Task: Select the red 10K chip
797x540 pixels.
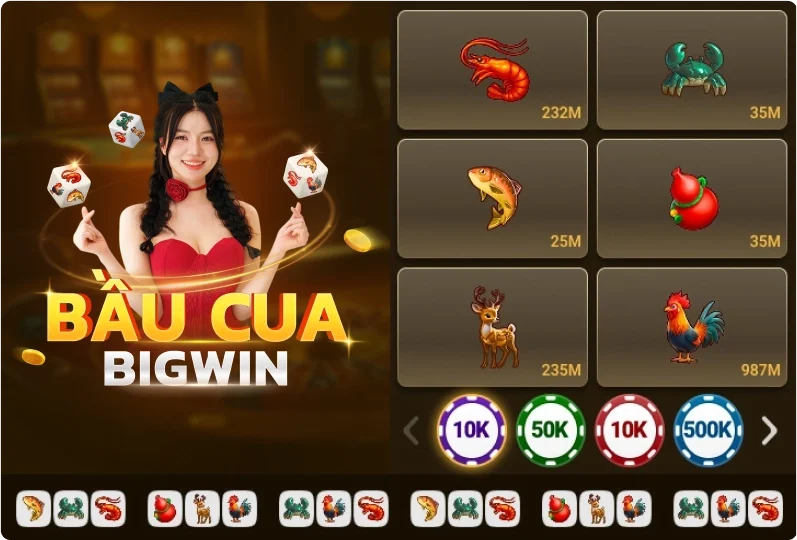Action: [629, 431]
